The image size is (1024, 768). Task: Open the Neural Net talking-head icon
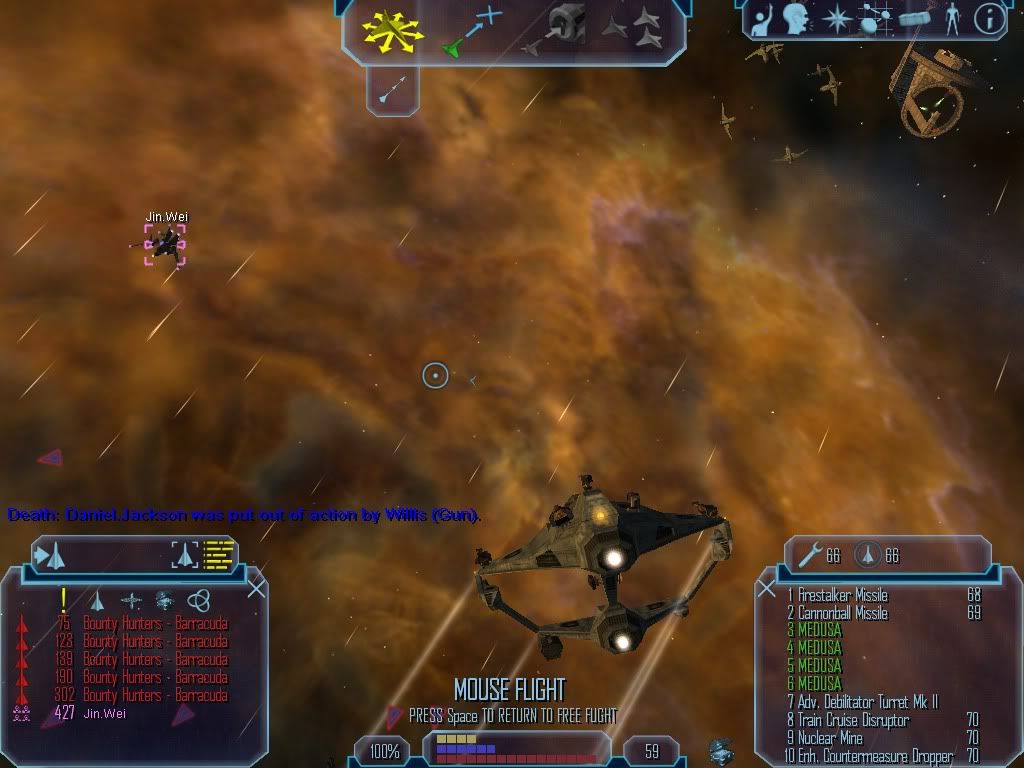pos(796,19)
